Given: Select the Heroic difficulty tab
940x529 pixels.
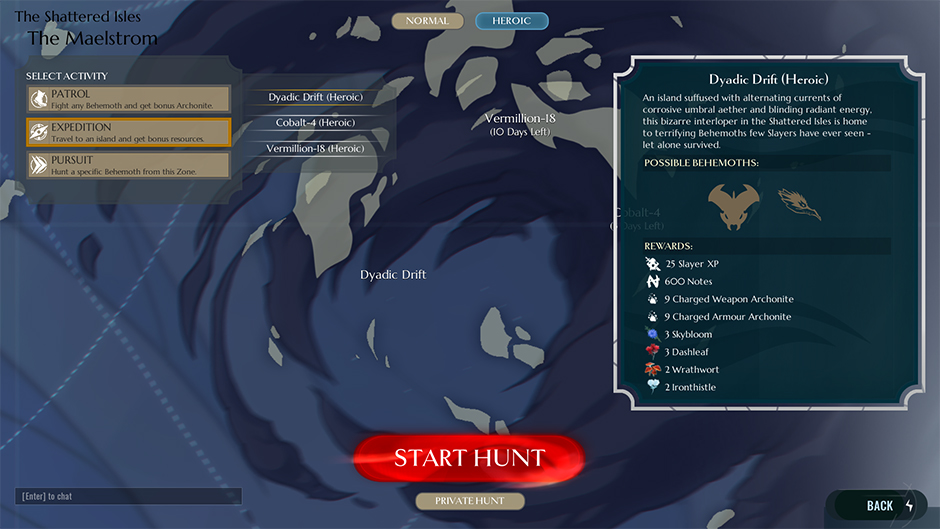Looking at the screenshot, I should pos(511,21).
